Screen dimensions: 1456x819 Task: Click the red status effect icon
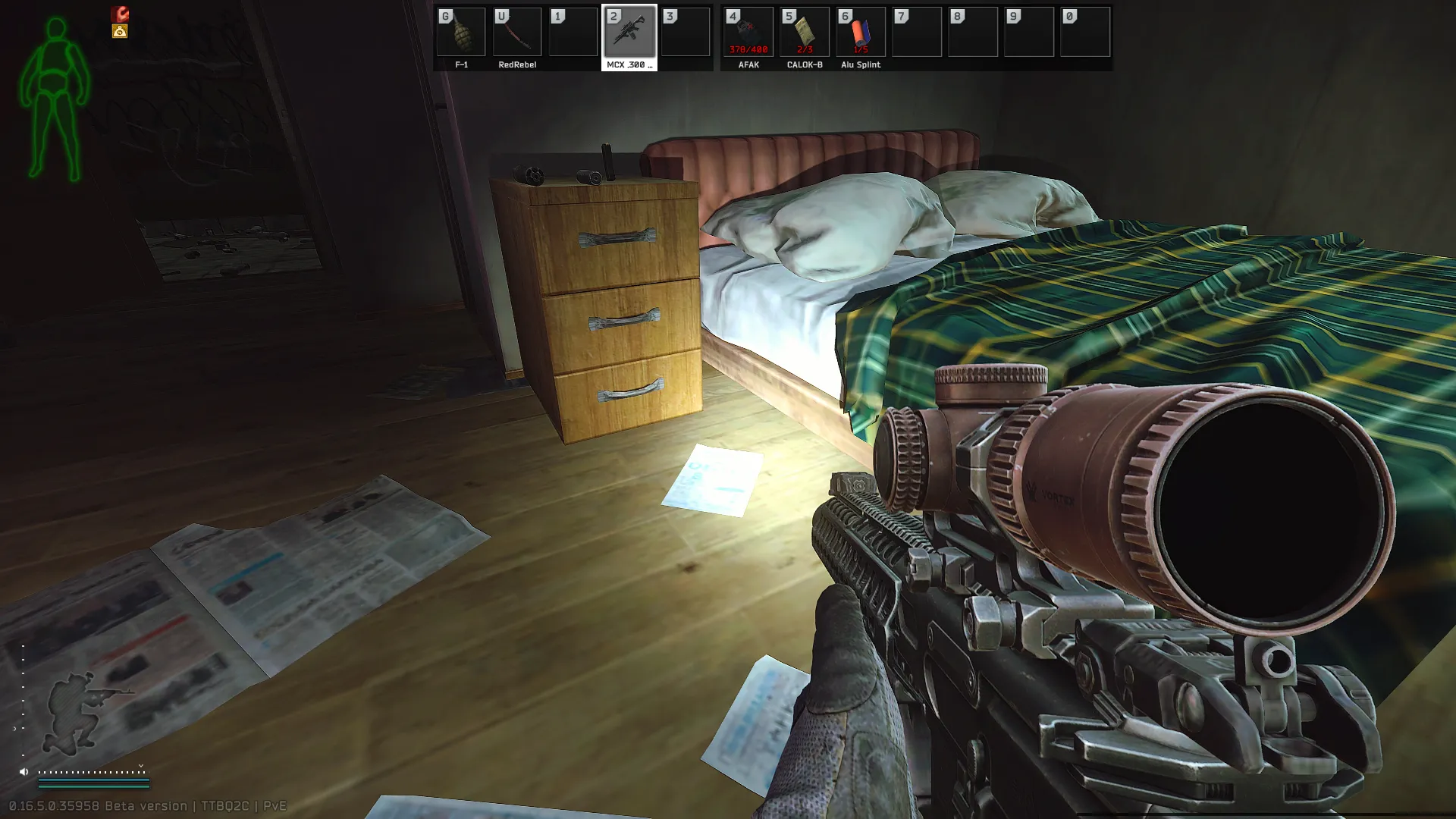coord(120,14)
